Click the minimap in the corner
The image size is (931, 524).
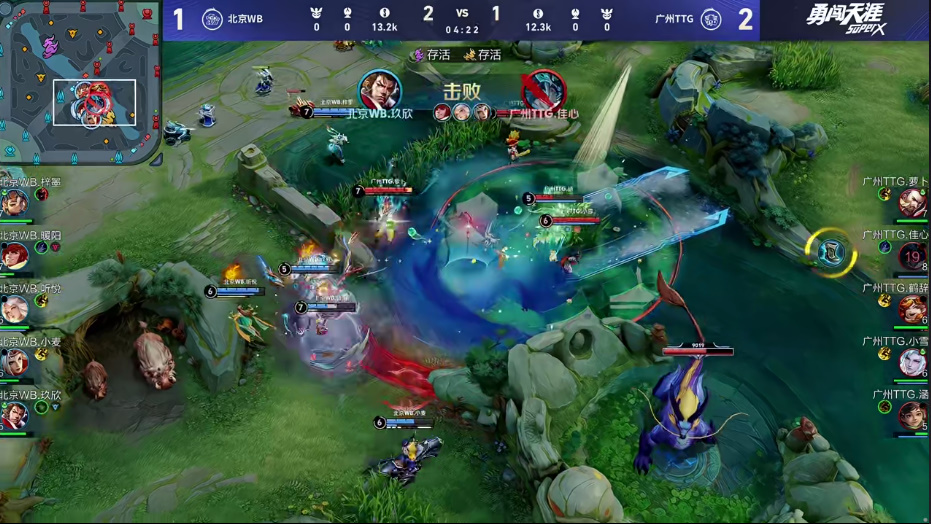[80, 82]
